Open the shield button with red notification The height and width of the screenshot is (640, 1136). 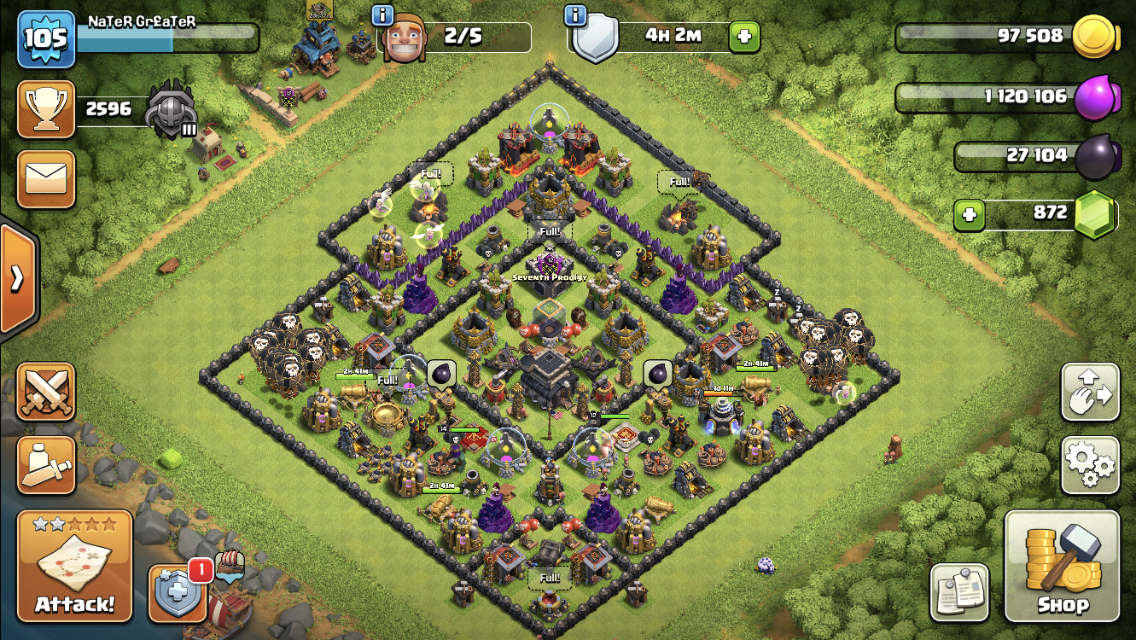coord(178,594)
